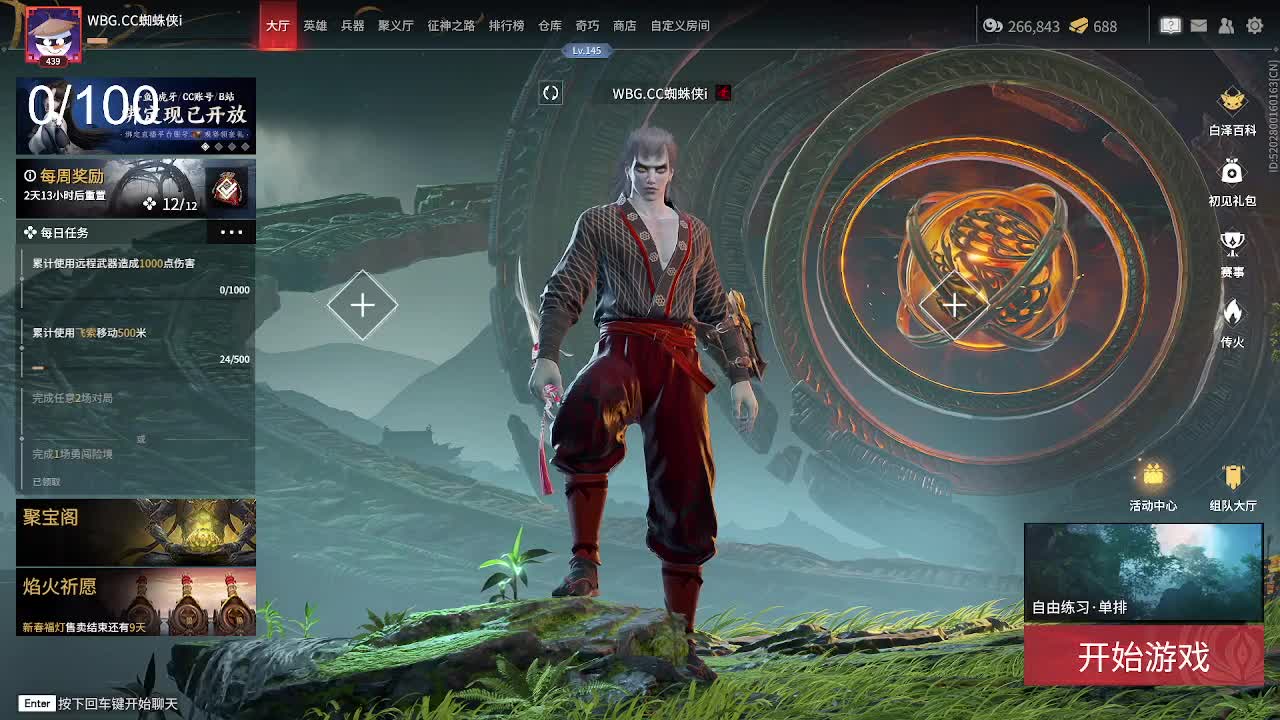Screen dimensions: 1280x720
Task: Open the friends list icon
Action: click(x=1226, y=25)
